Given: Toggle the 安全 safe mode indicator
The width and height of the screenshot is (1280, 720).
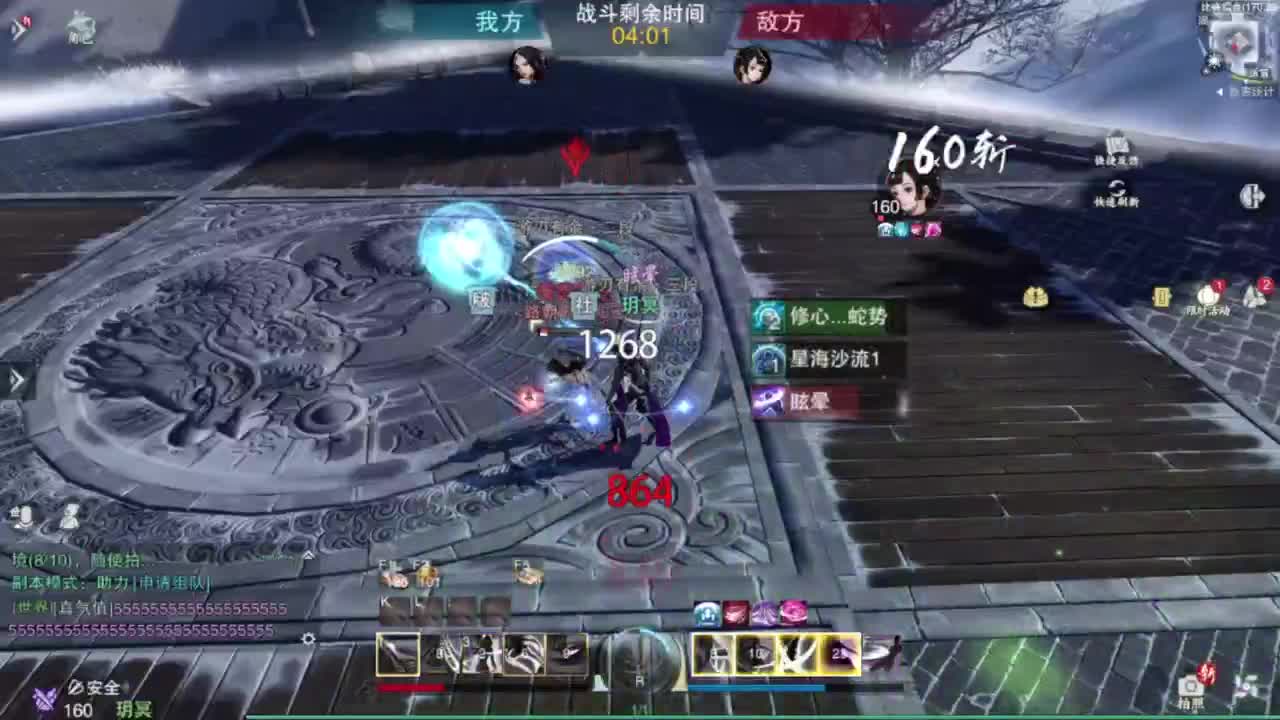Looking at the screenshot, I should pyautogui.click(x=97, y=688).
